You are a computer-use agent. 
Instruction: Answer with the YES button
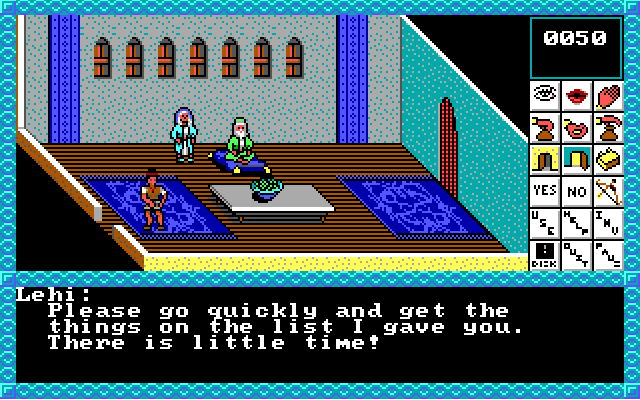545,190
